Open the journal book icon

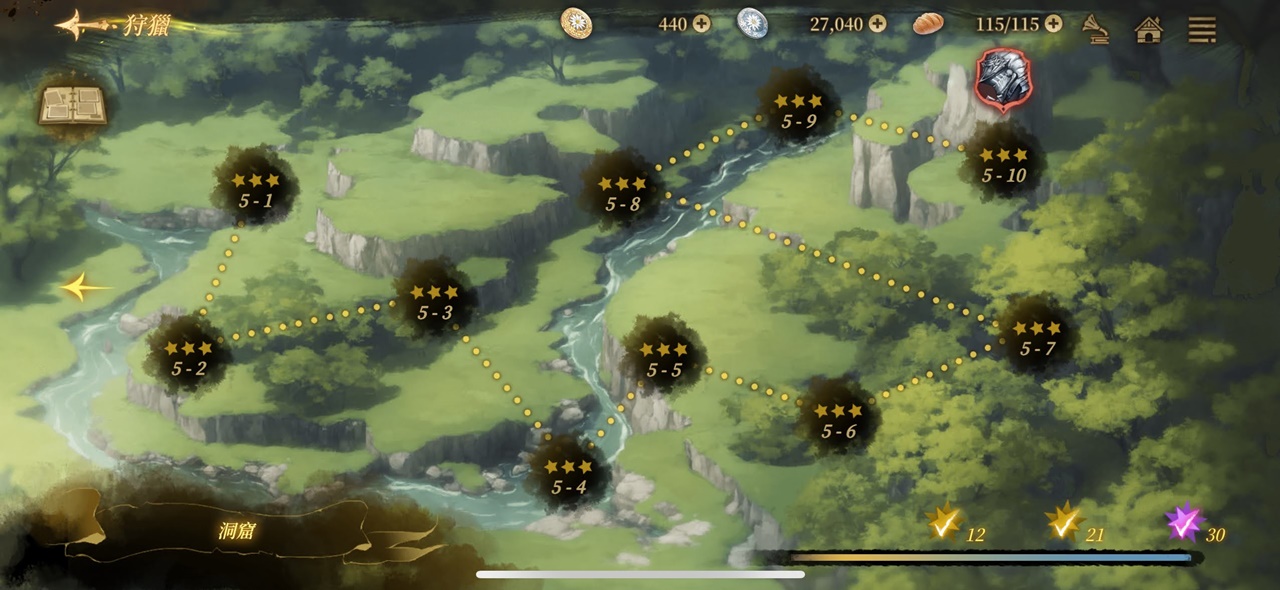(x=72, y=106)
